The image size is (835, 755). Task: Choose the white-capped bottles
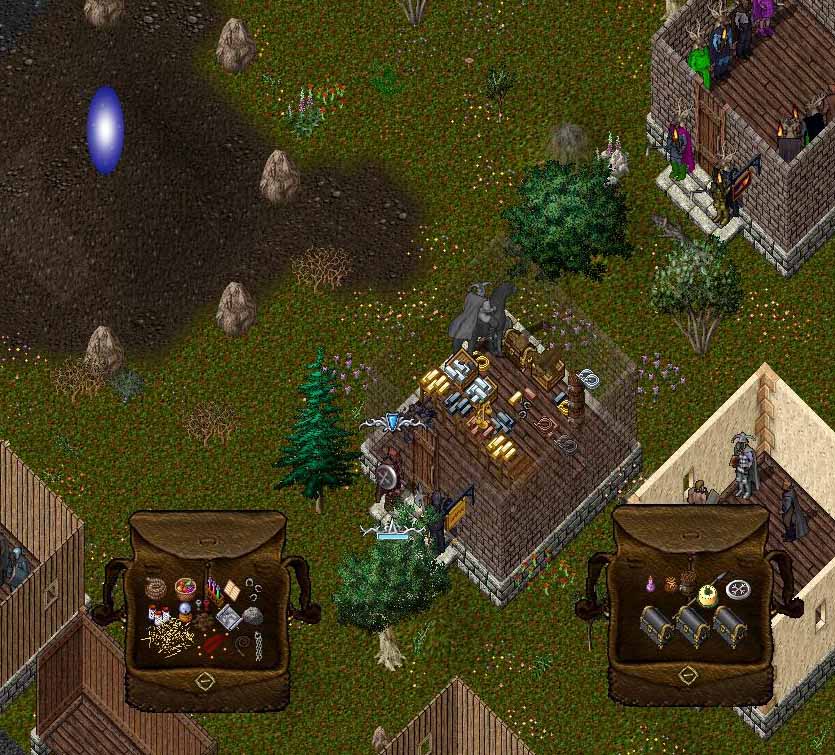(x=160, y=614)
